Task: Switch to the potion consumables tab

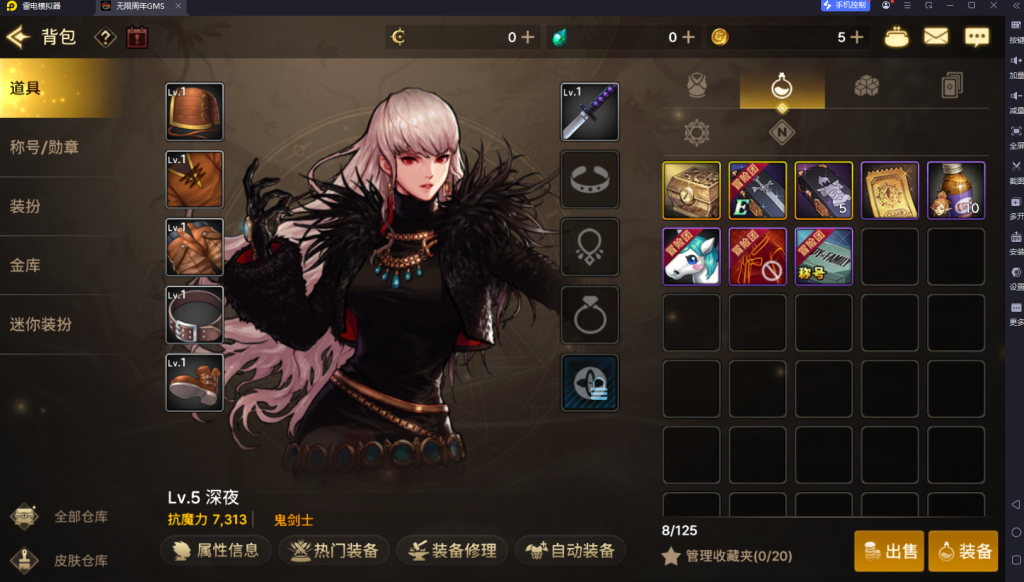Action: tap(782, 88)
